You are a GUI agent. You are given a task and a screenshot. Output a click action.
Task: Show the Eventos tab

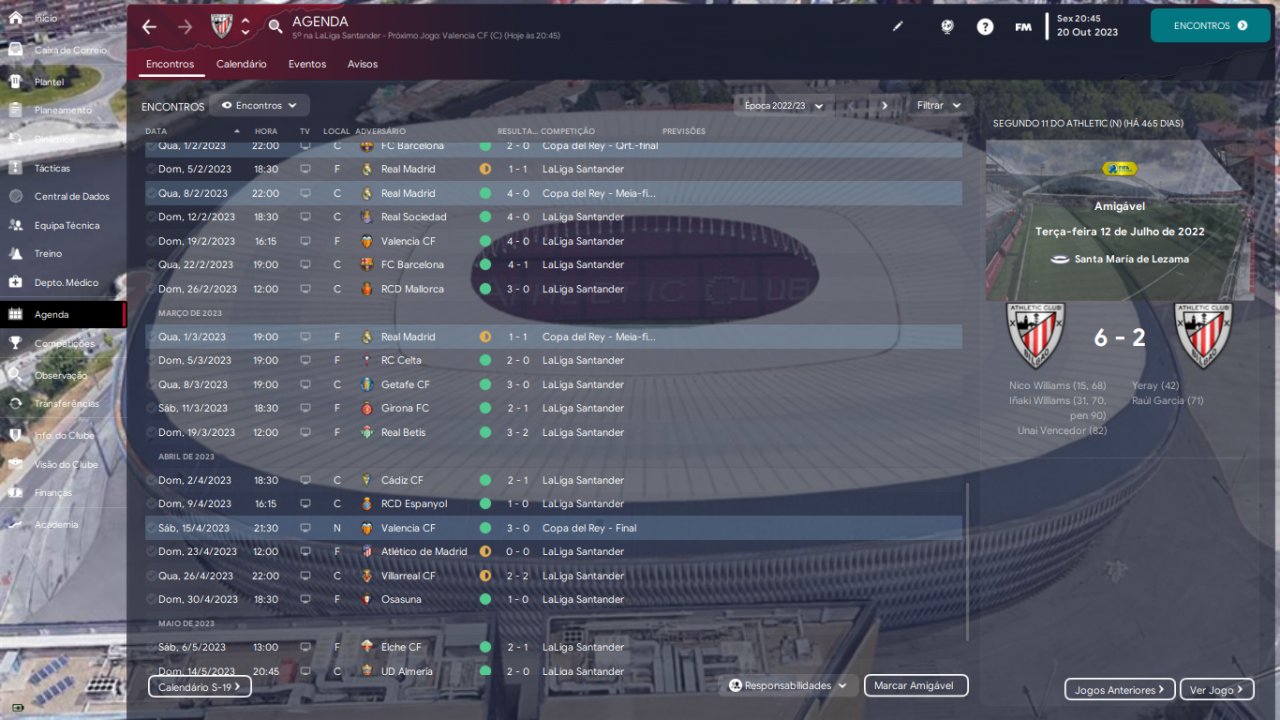(x=307, y=64)
